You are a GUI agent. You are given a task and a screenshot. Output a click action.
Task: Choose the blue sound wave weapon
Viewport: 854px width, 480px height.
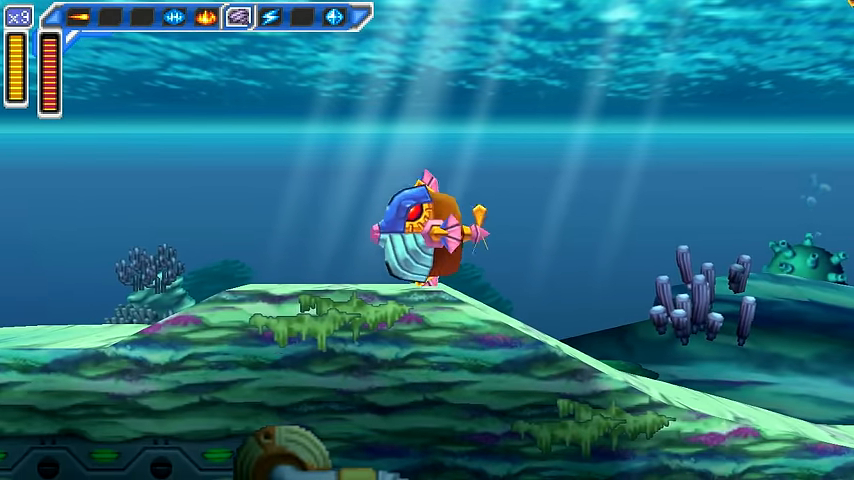point(174,17)
